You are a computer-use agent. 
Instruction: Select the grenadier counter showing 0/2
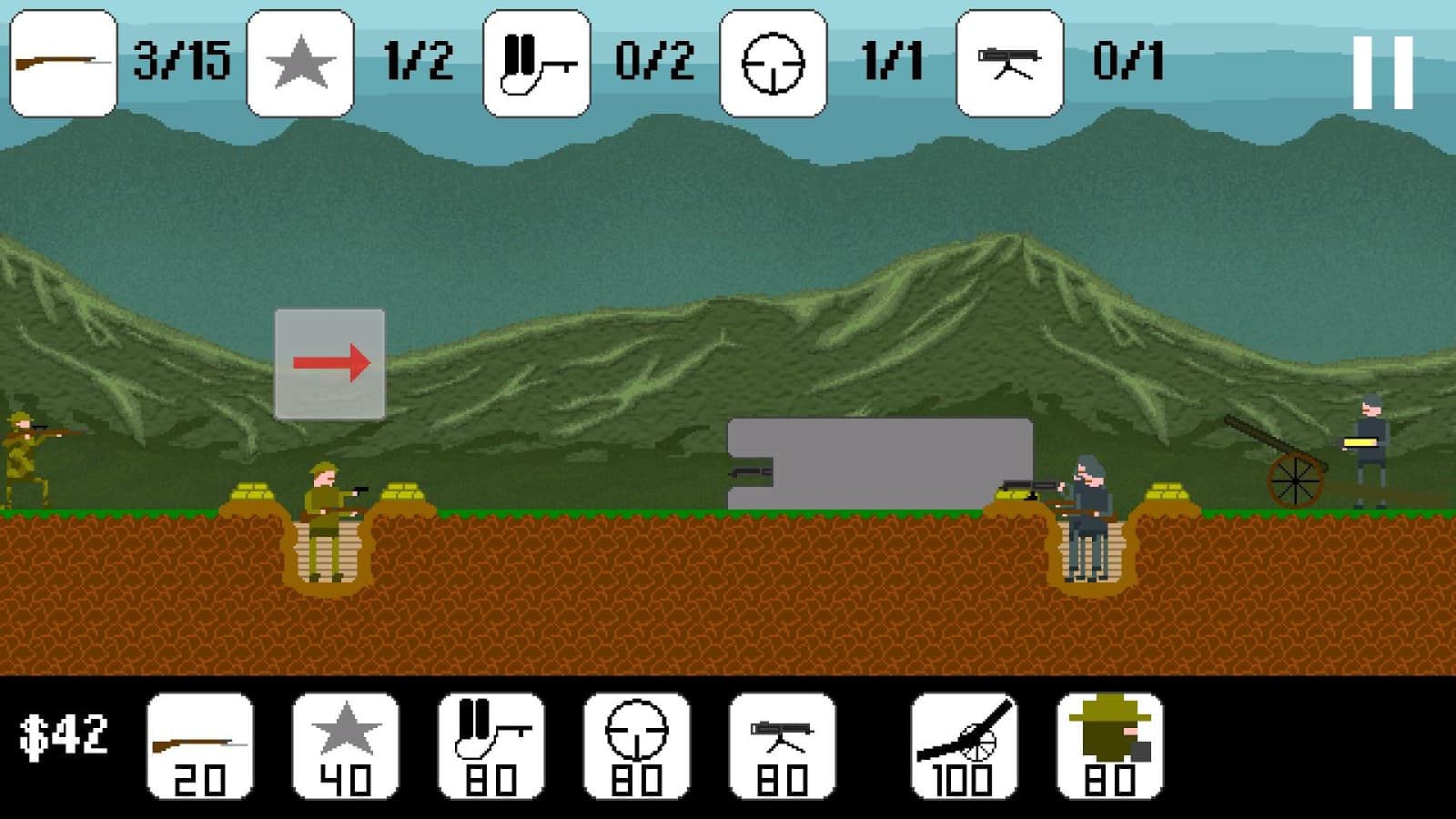pos(535,61)
